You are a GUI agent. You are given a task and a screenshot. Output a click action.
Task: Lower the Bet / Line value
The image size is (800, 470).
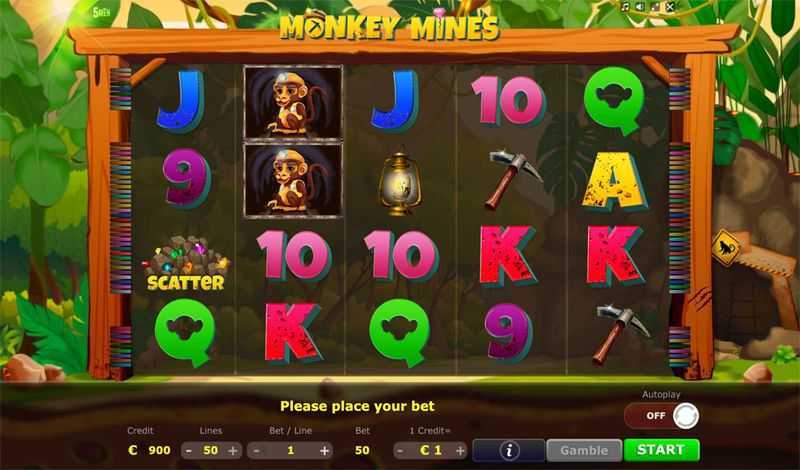pyautogui.click(x=257, y=450)
